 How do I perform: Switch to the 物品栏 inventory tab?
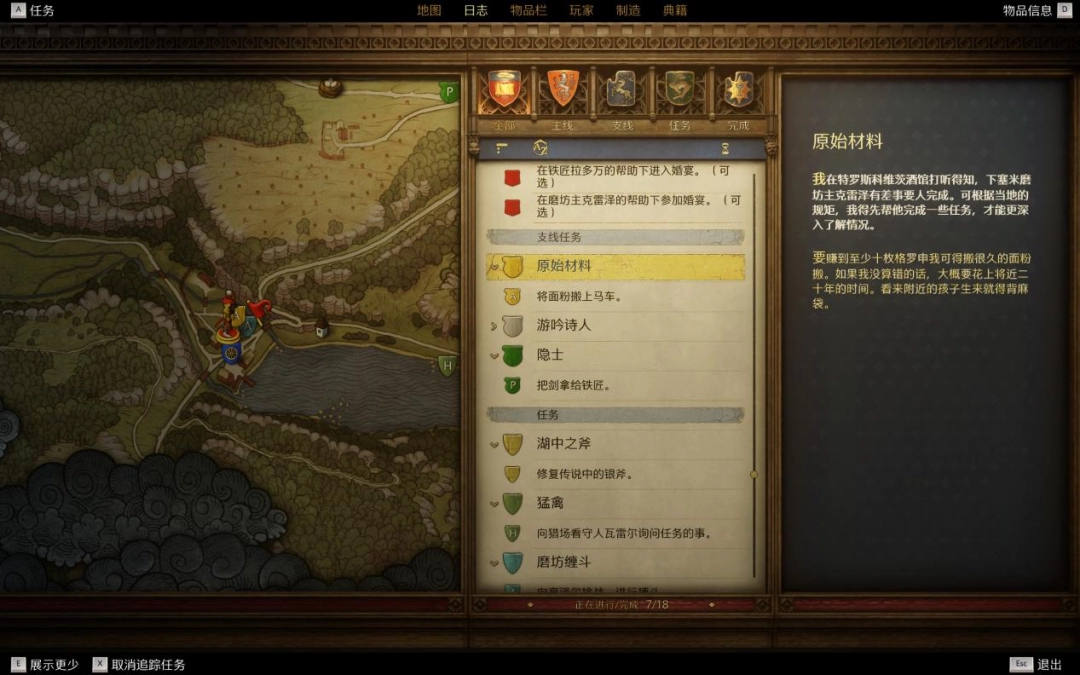coord(528,10)
